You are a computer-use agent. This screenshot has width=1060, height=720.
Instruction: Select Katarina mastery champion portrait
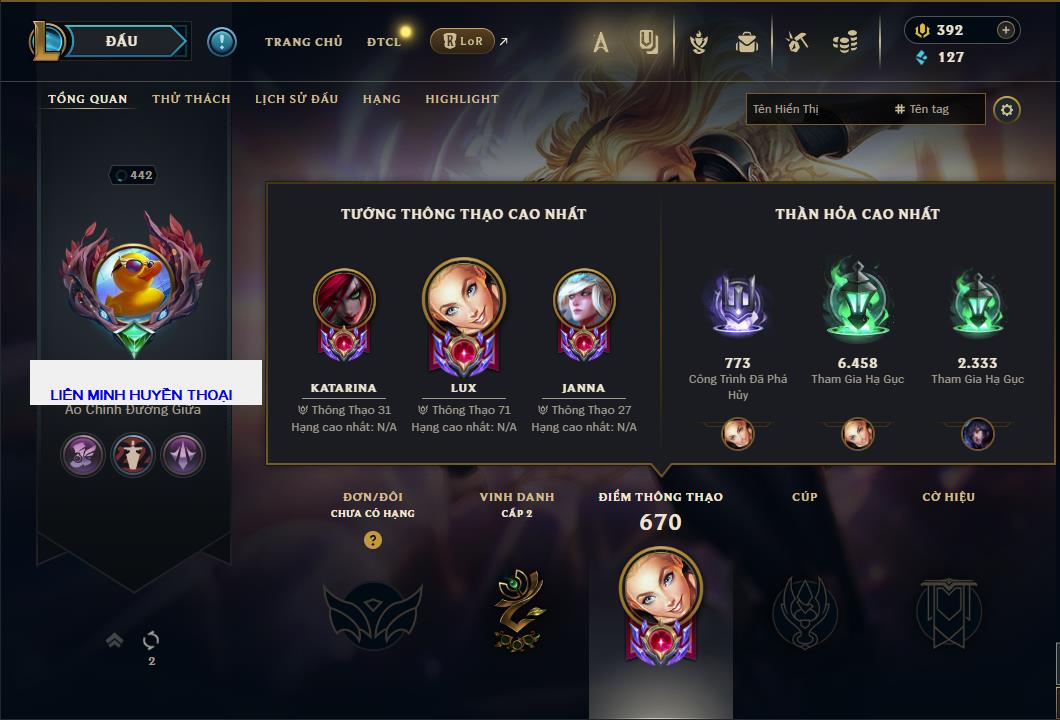pos(344,300)
